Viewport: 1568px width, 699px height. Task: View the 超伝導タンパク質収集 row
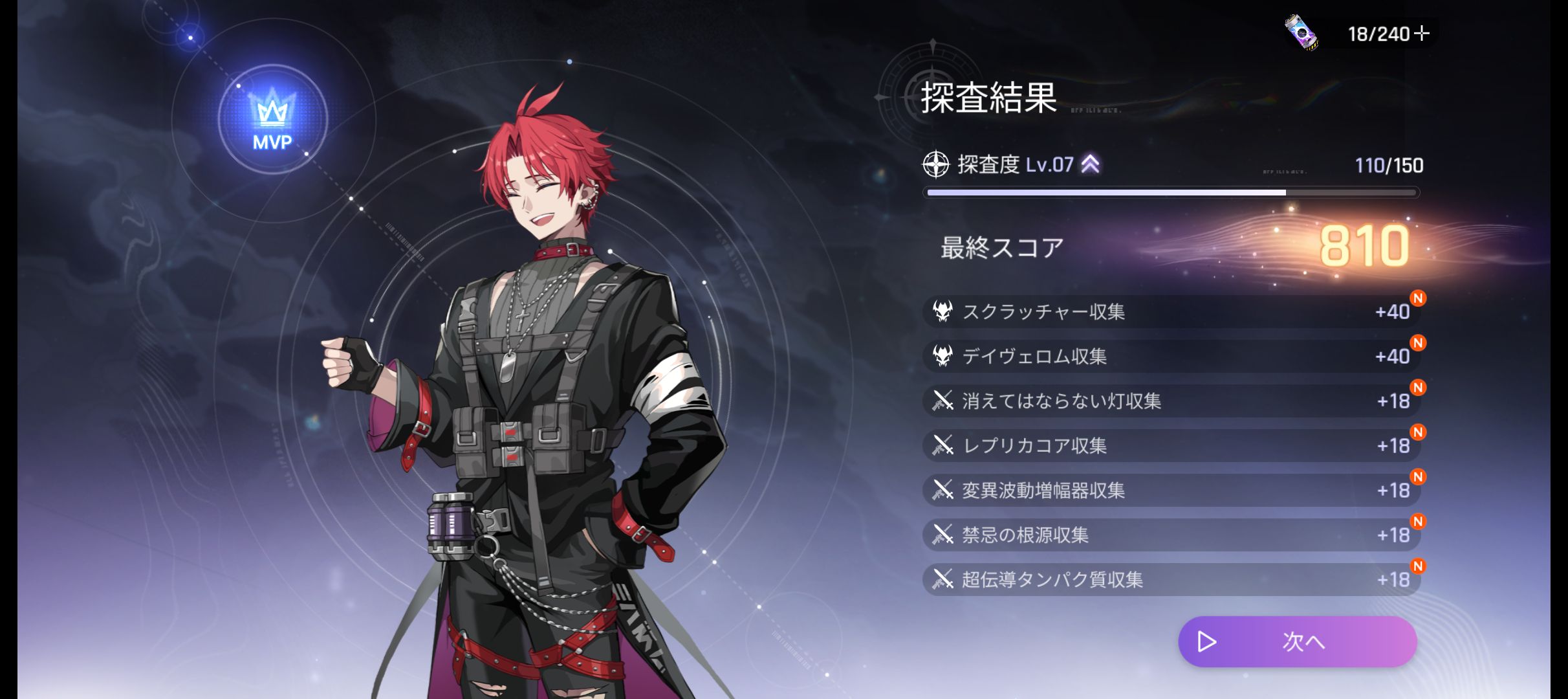pyautogui.click(x=1171, y=580)
